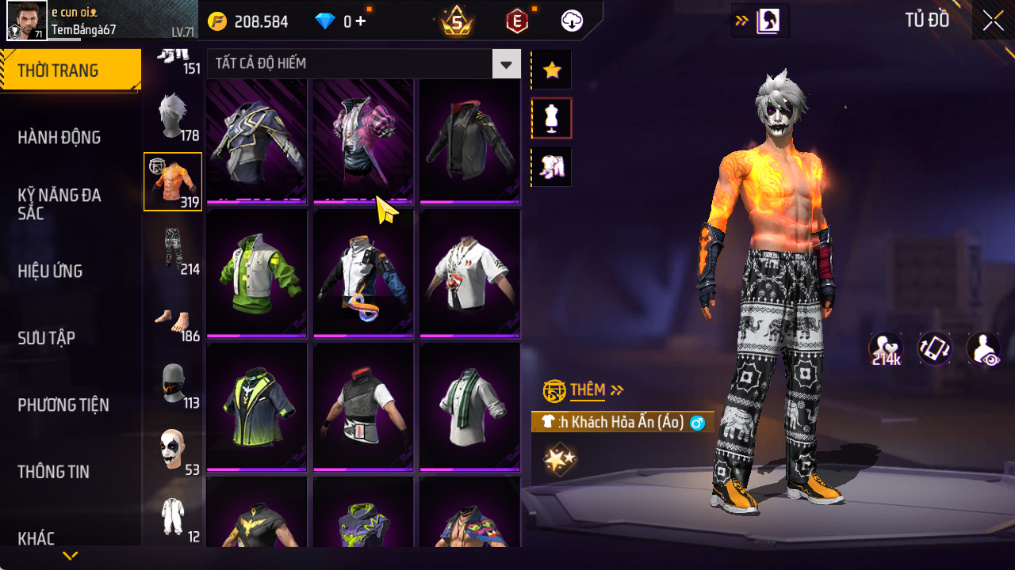Pick the green and white jacket
This screenshot has height=570, width=1015.
257,272
